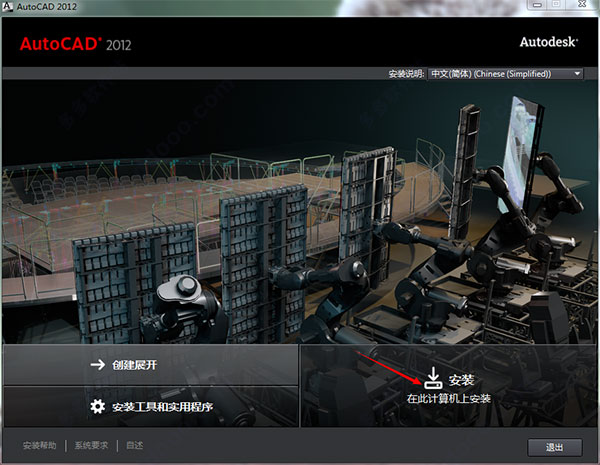Open the 自述 (Readme) link

tap(135, 445)
